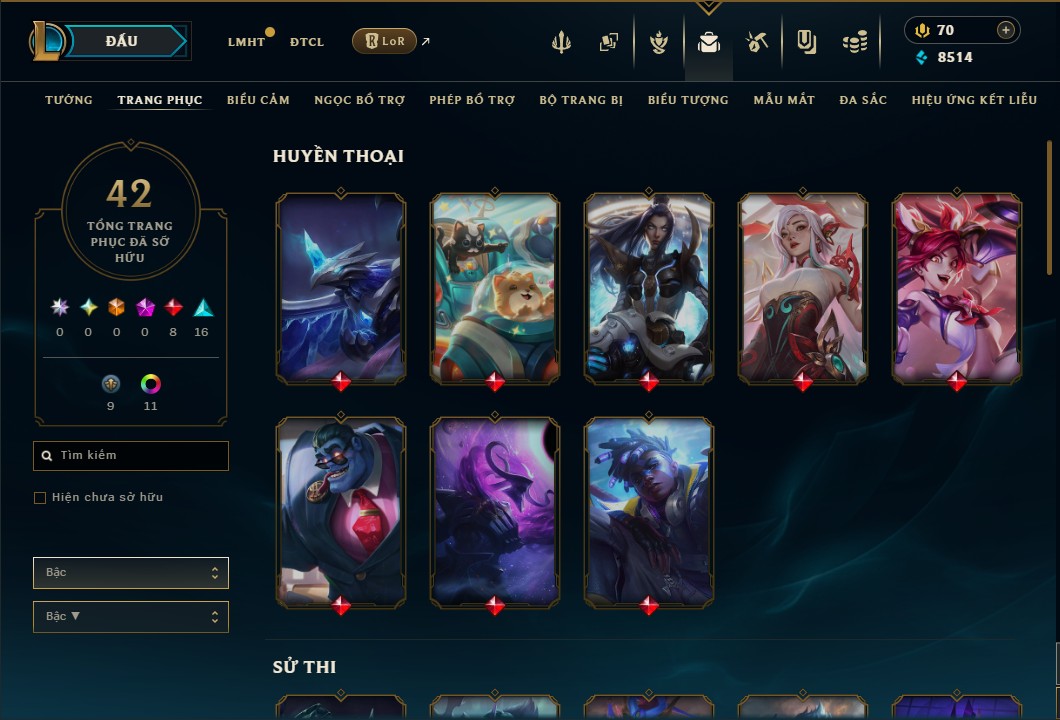Open the HIỆU ỨNG KẾT LIỄU tab

click(973, 100)
